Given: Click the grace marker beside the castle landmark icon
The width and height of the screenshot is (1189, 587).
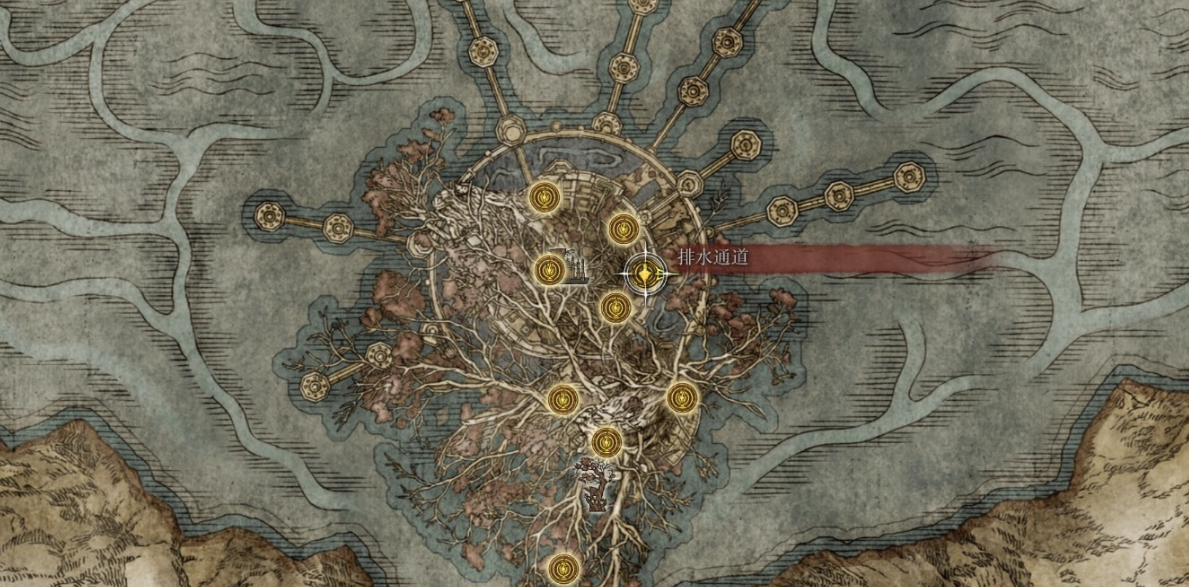Looking at the screenshot, I should [x=549, y=268].
